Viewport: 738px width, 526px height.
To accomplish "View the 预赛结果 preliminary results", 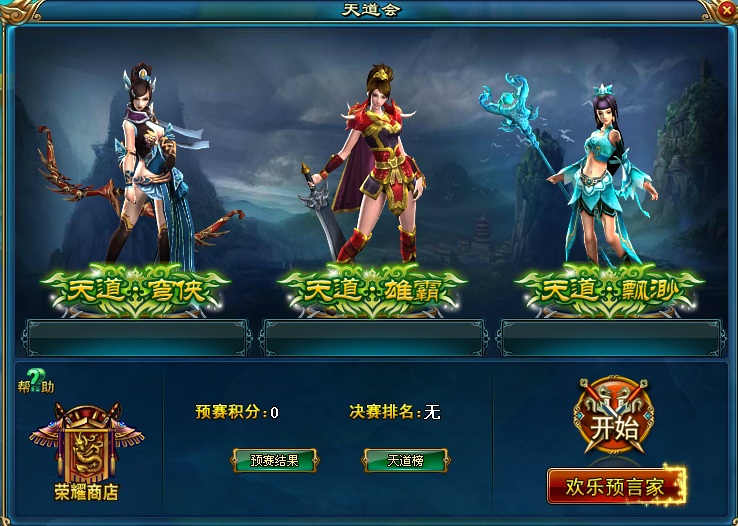I will [274, 461].
